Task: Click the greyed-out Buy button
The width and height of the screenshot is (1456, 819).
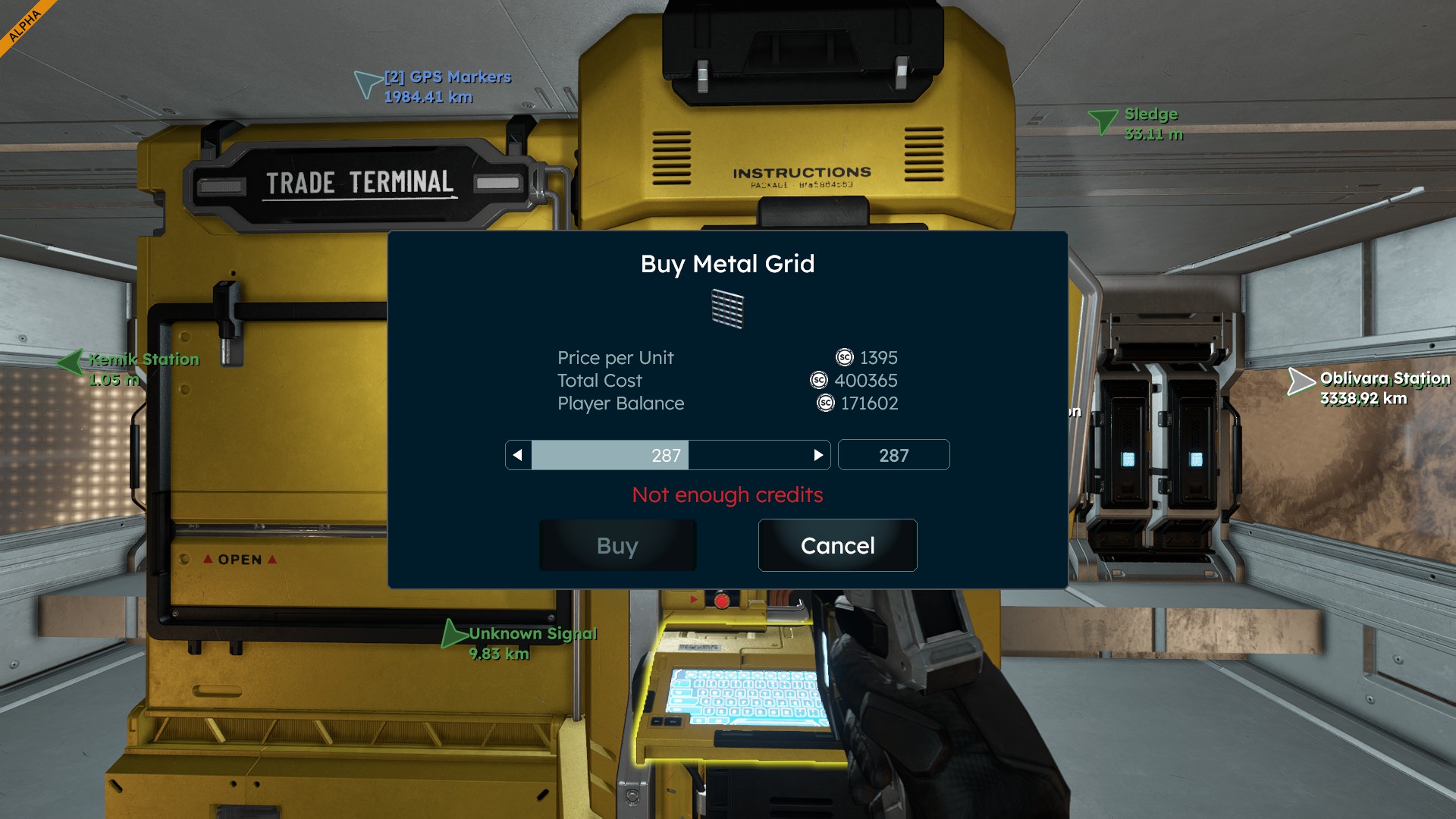Action: (x=617, y=545)
